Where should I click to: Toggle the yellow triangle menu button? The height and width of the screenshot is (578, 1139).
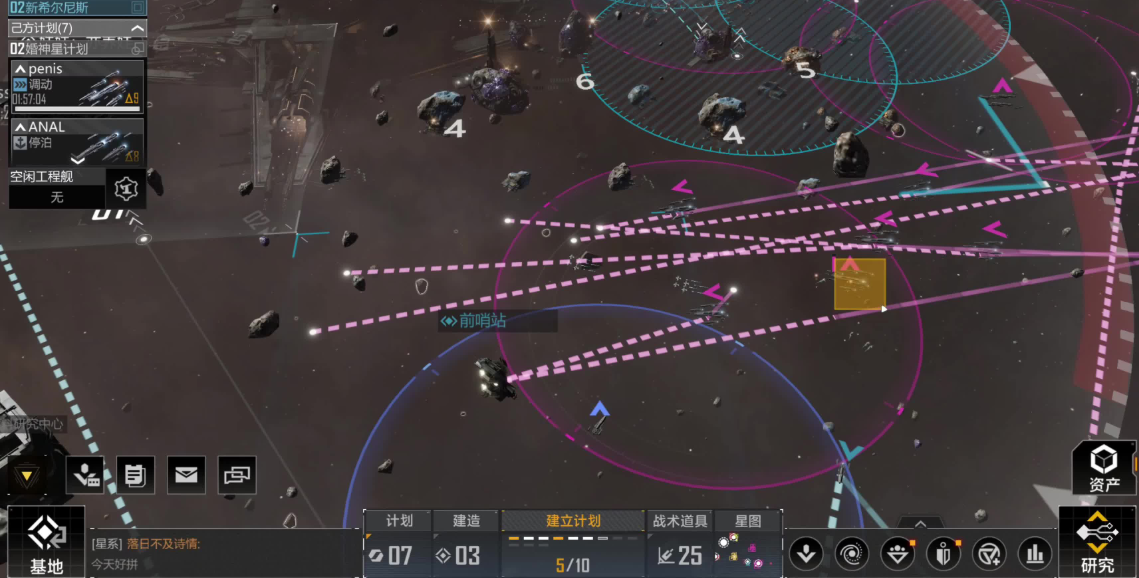(27, 476)
